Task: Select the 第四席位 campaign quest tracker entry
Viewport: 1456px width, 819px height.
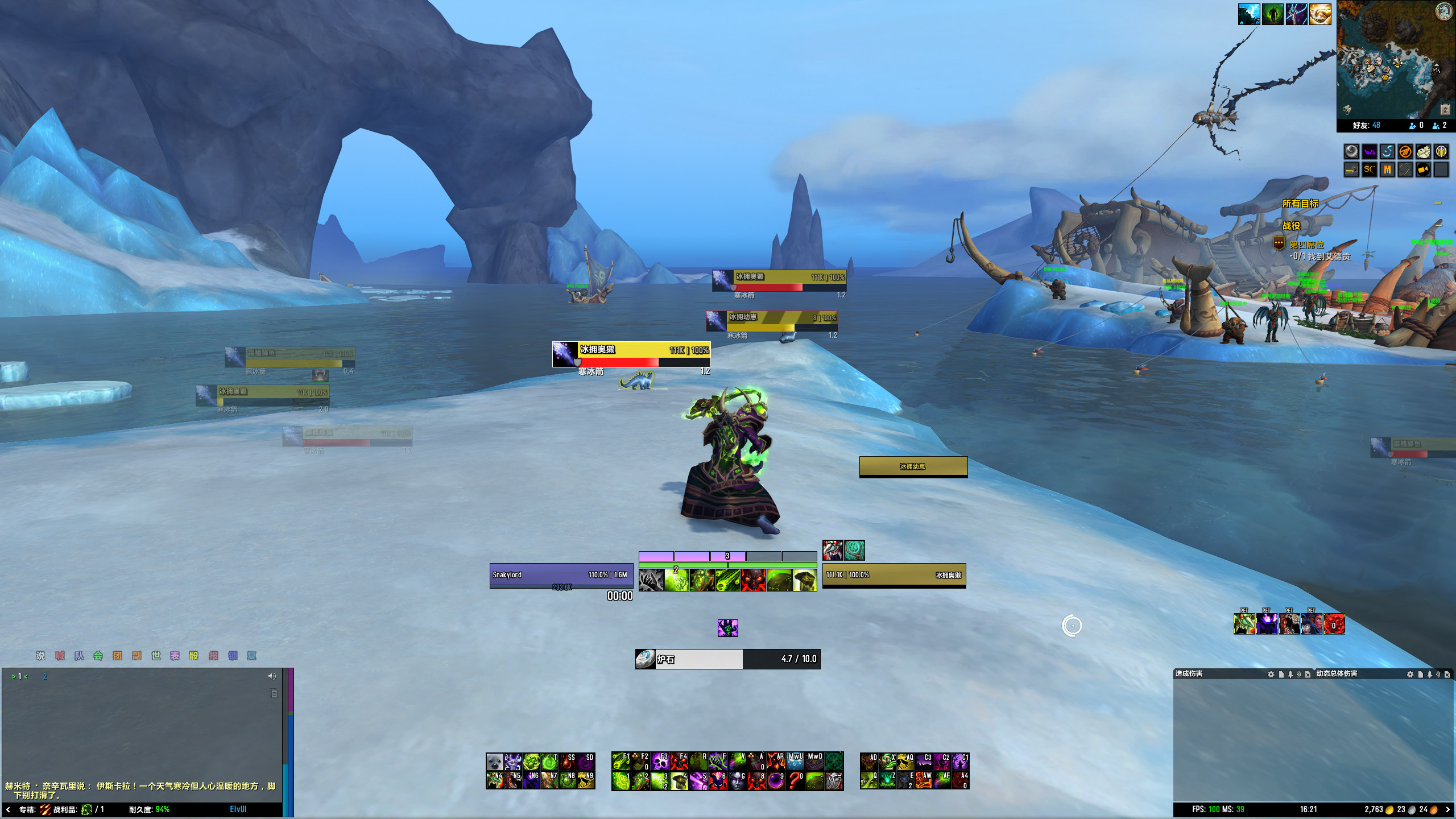Action: pos(1306,245)
